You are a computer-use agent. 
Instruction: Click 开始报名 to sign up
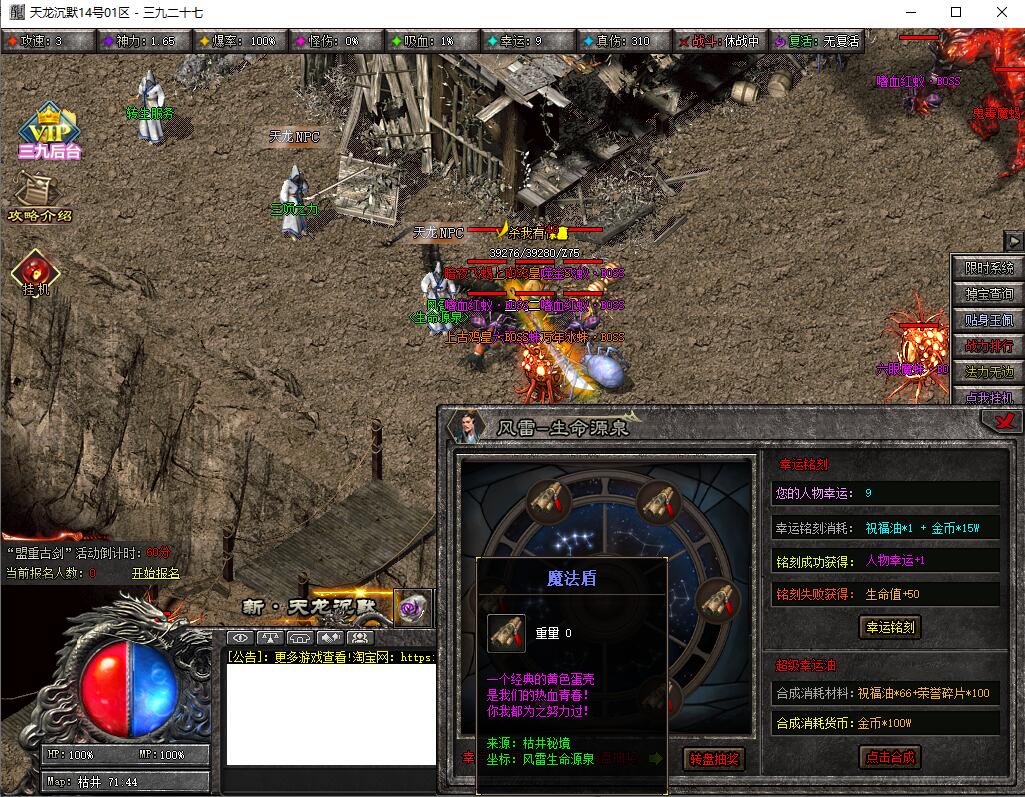tap(156, 573)
